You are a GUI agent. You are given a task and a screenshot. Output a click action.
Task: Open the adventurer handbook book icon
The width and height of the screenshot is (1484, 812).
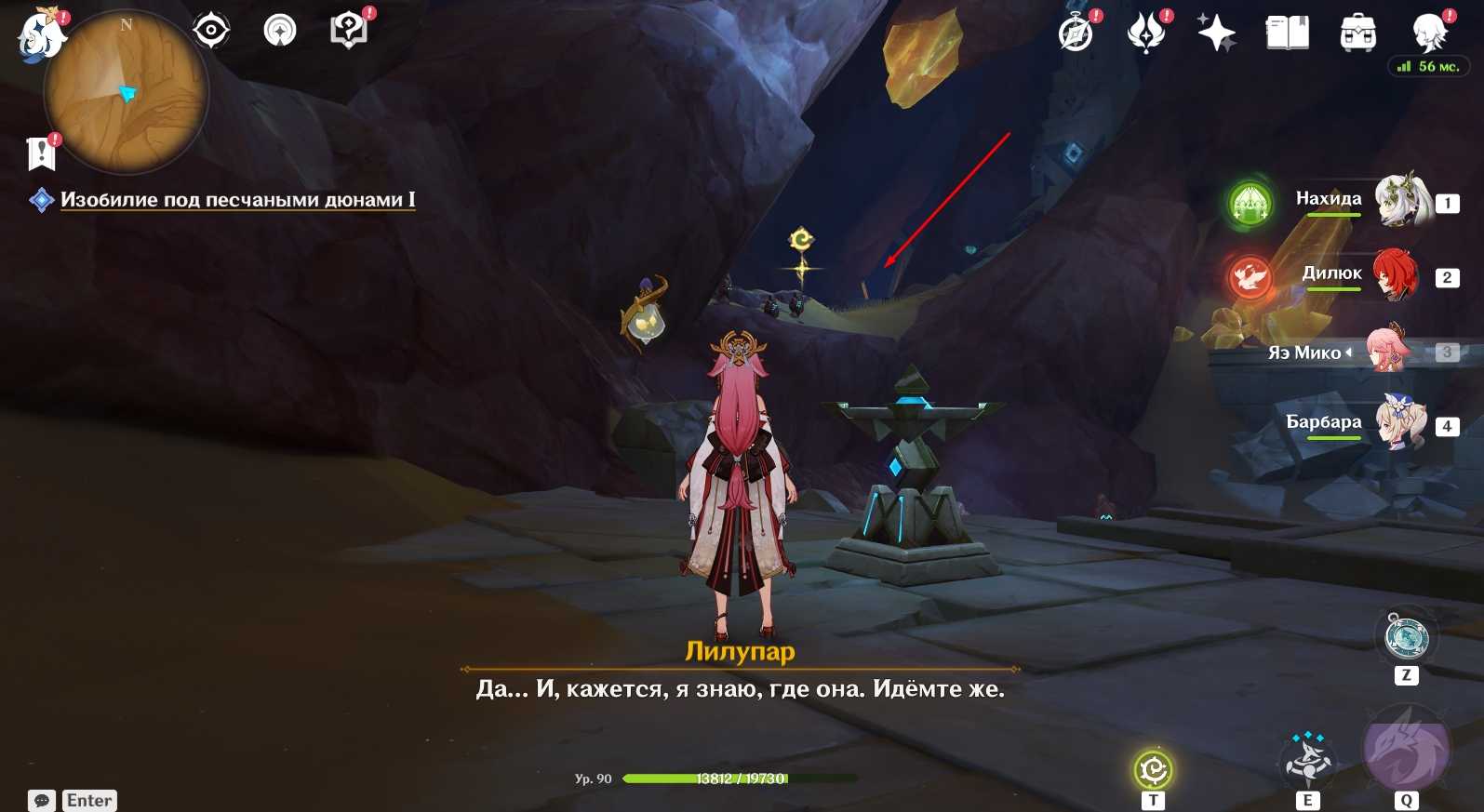click(1288, 34)
